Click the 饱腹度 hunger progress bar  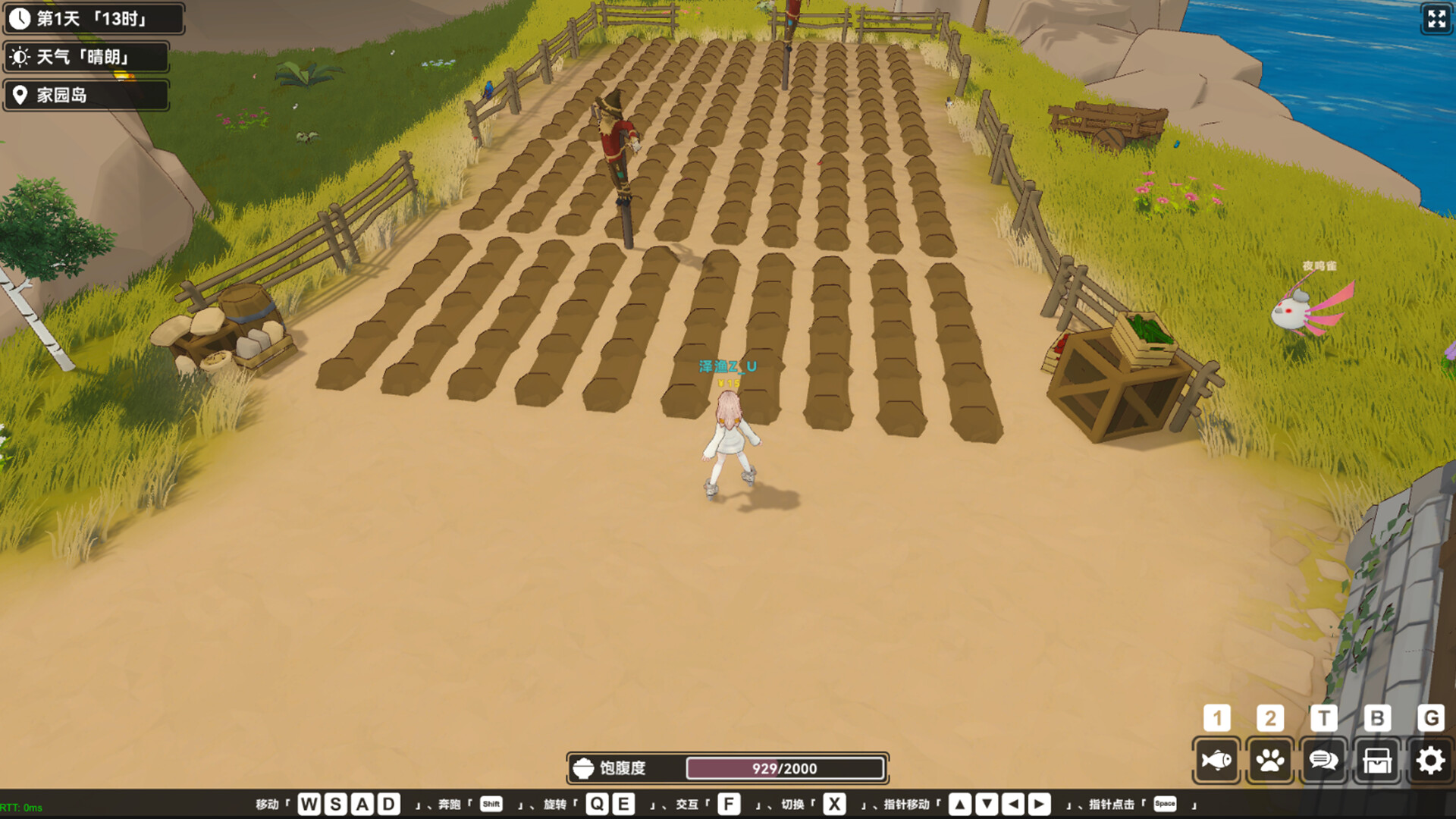click(786, 768)
